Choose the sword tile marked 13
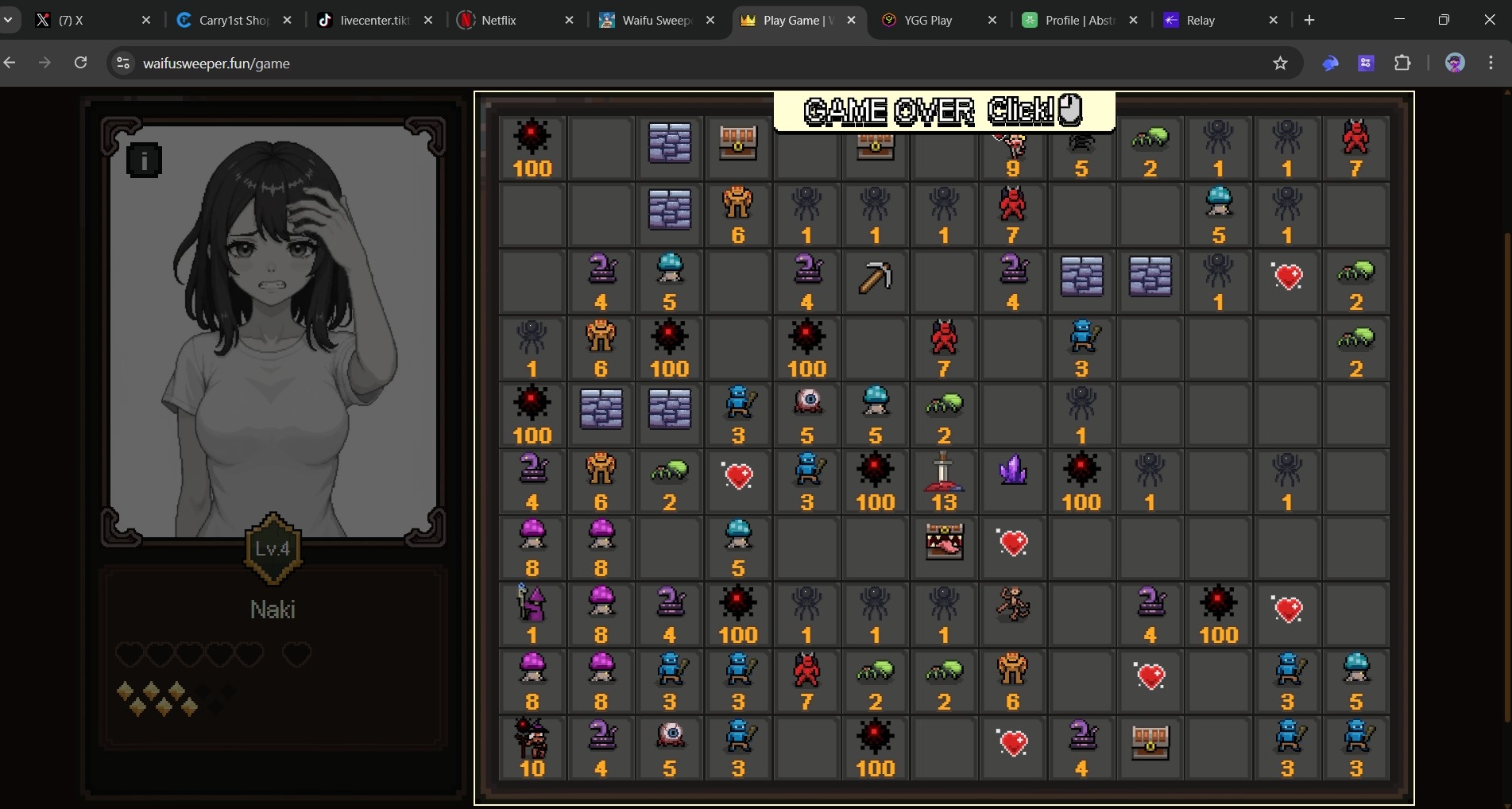Image resolution: width=1512 pixels, height=809 pixels. (943, 481)
